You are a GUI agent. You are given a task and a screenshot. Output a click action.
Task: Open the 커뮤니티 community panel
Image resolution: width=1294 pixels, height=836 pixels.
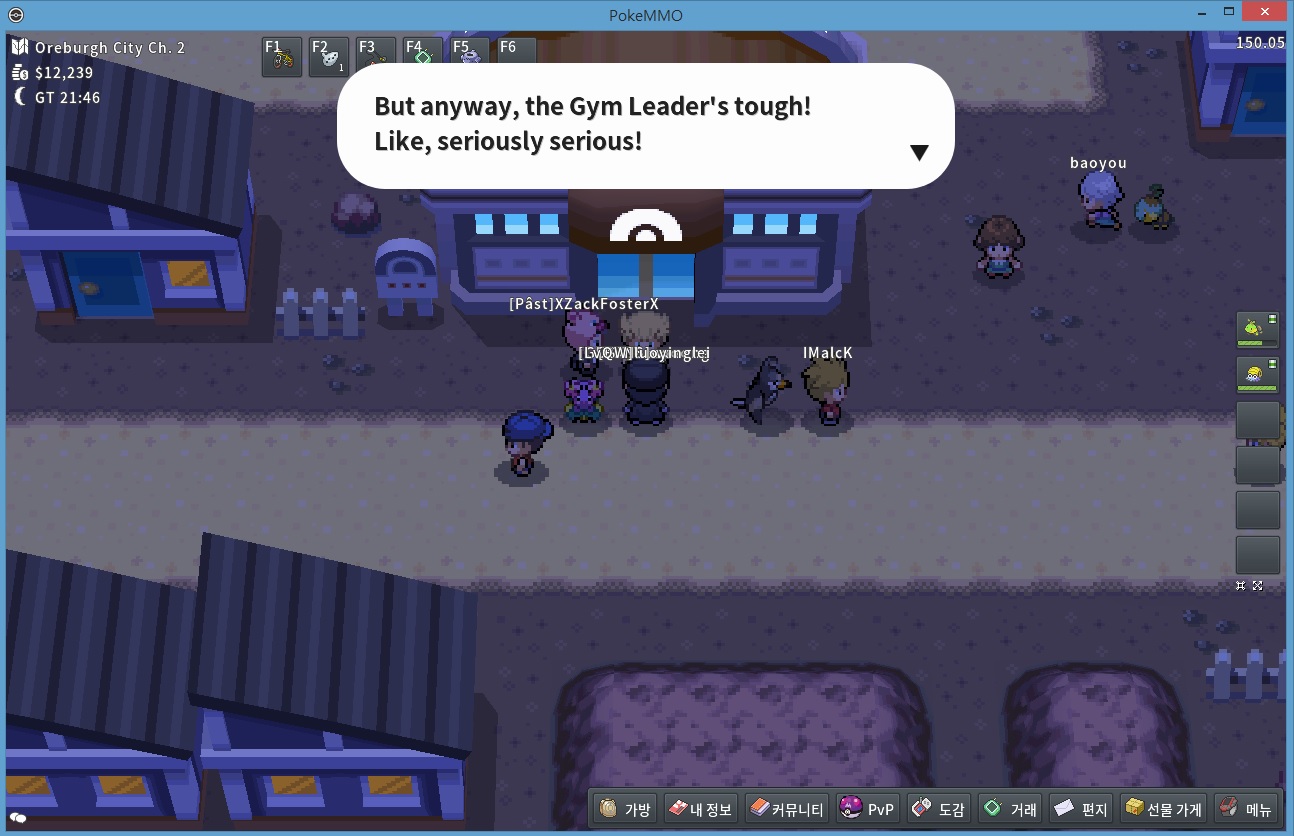click(787, 809)
